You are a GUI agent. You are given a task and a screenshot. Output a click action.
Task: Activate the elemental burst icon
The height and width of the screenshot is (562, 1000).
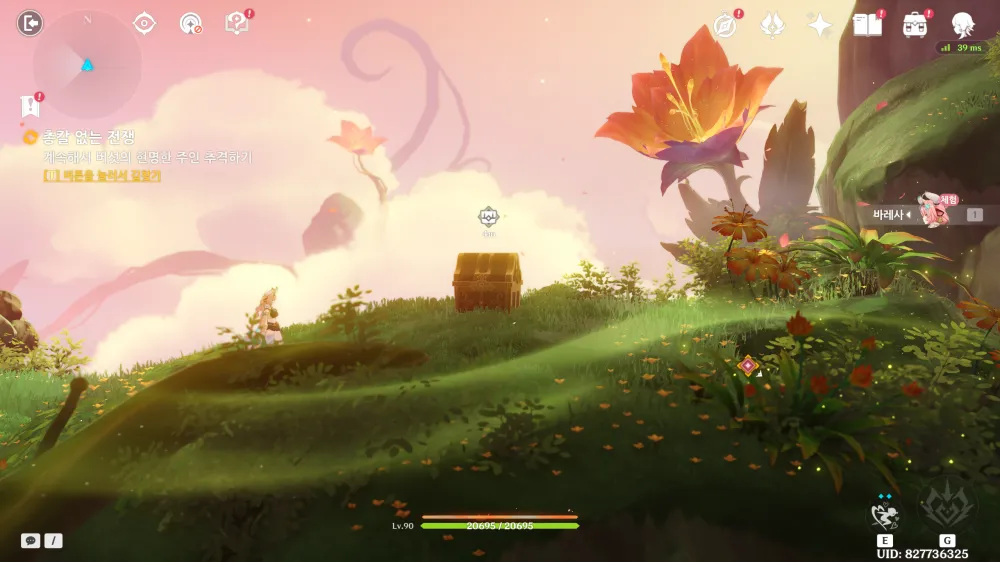[x=946, y=506]
